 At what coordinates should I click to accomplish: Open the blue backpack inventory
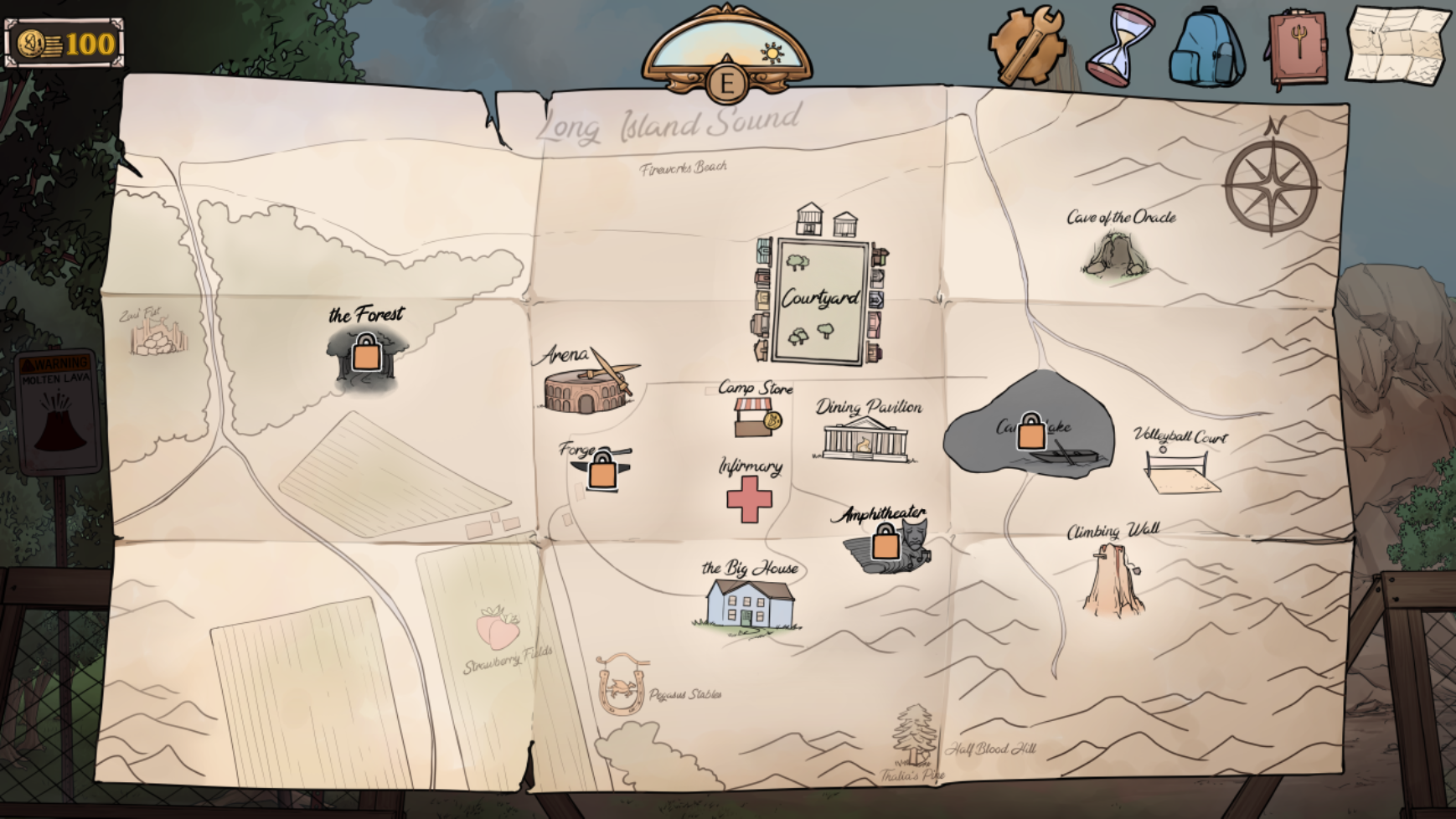[1206, 49]
